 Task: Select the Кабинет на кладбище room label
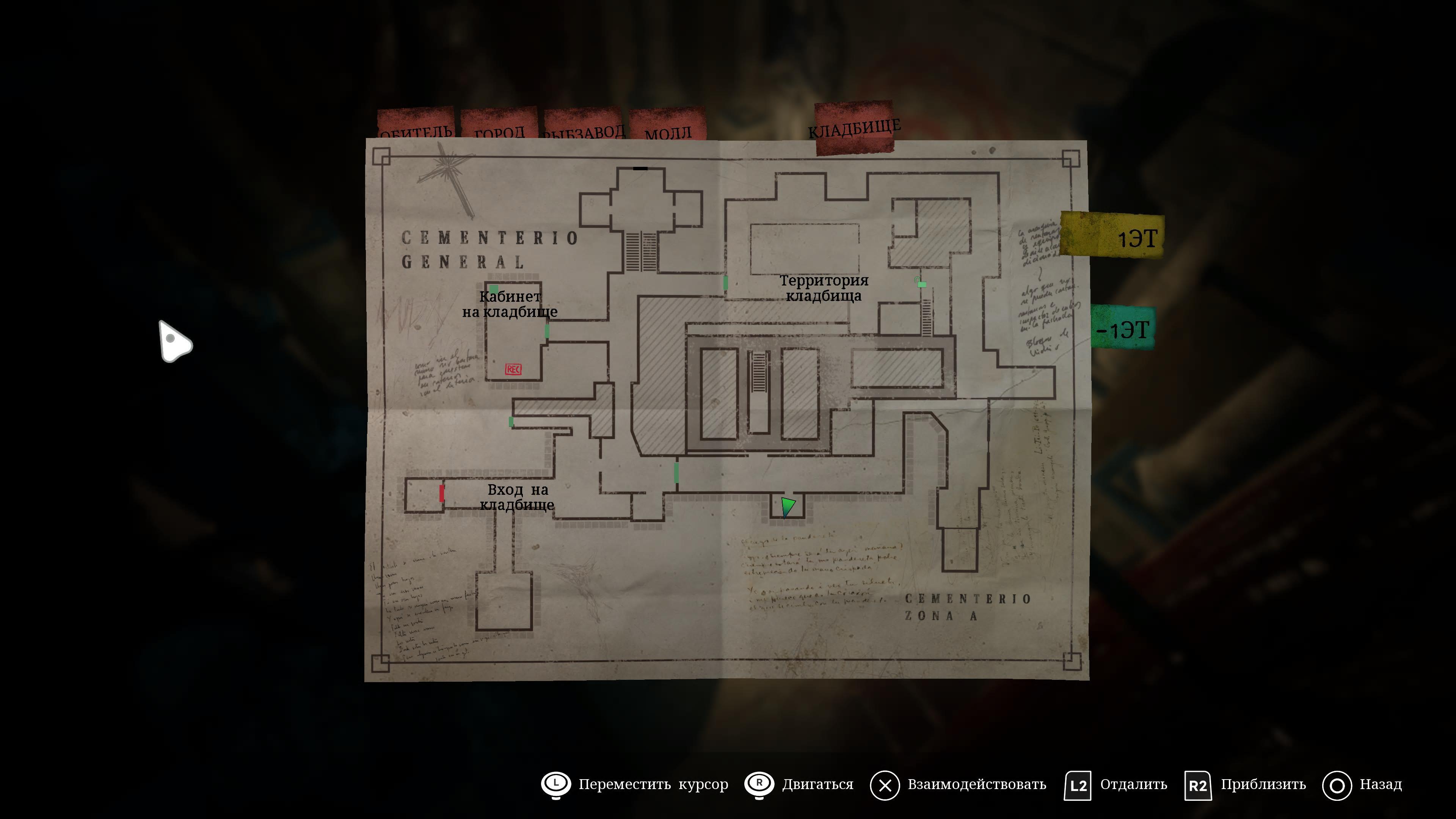pyautogui.click(x=510, y=304)
